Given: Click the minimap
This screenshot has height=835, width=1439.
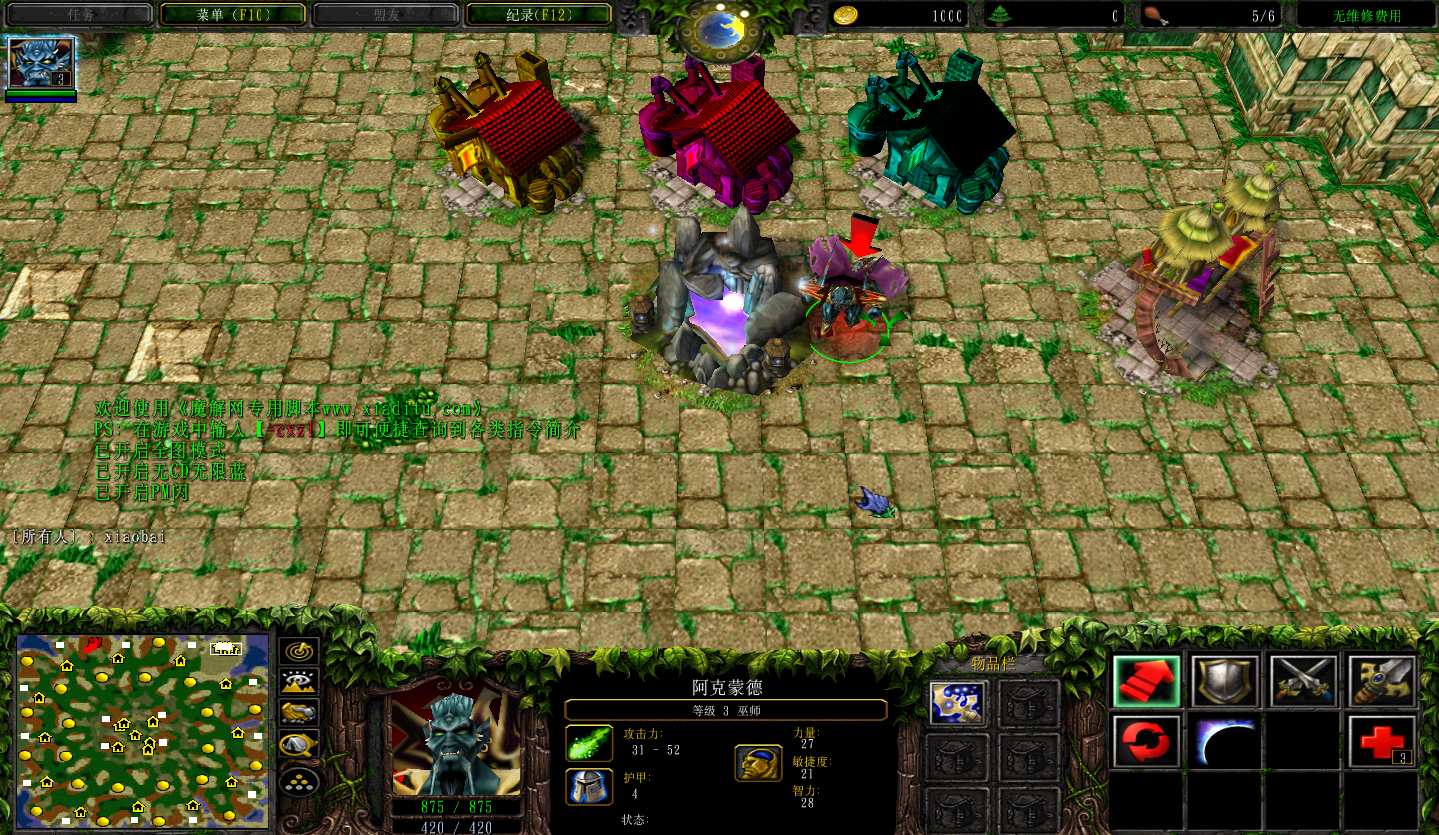Looking at the screenshot, I should [142, 731].
